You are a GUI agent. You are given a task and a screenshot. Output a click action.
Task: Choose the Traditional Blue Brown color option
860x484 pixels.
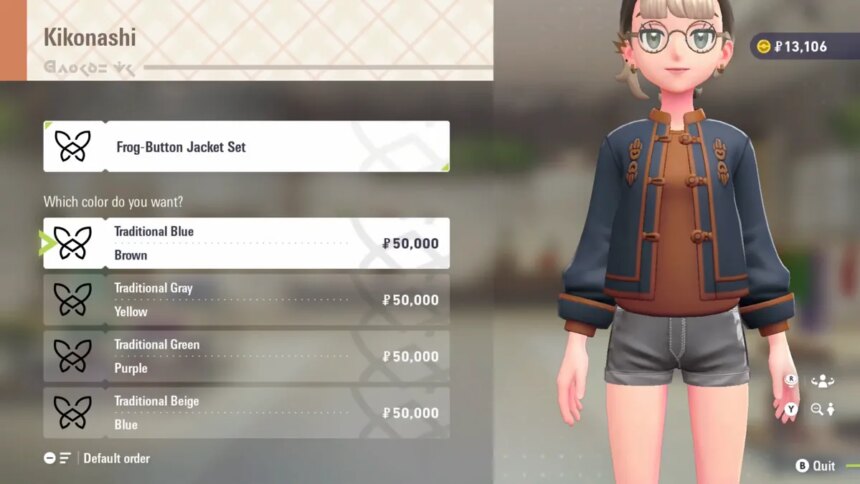246,243
